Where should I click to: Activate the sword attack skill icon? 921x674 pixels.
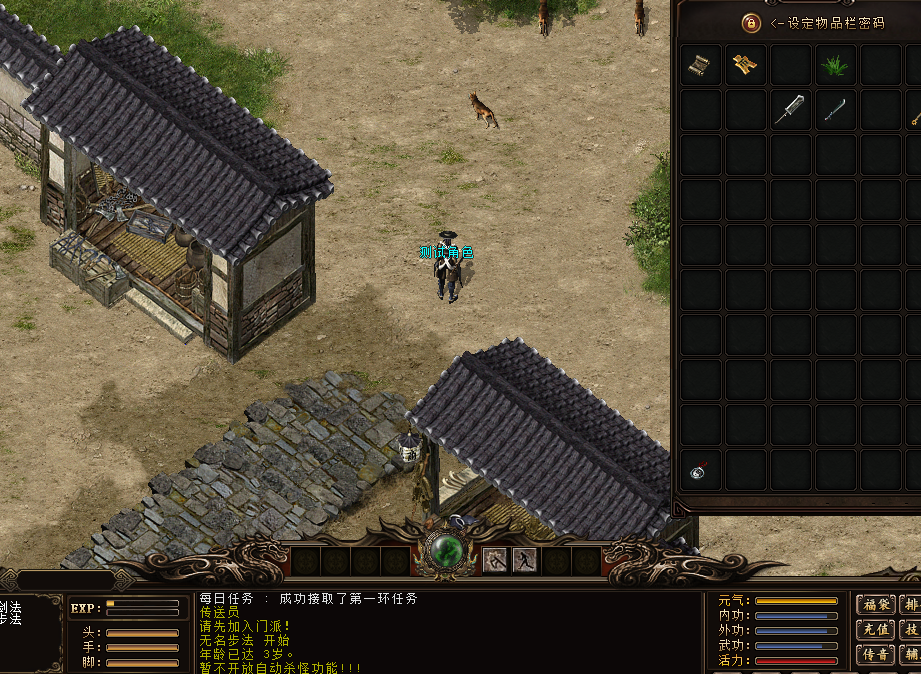coord(495,560)
